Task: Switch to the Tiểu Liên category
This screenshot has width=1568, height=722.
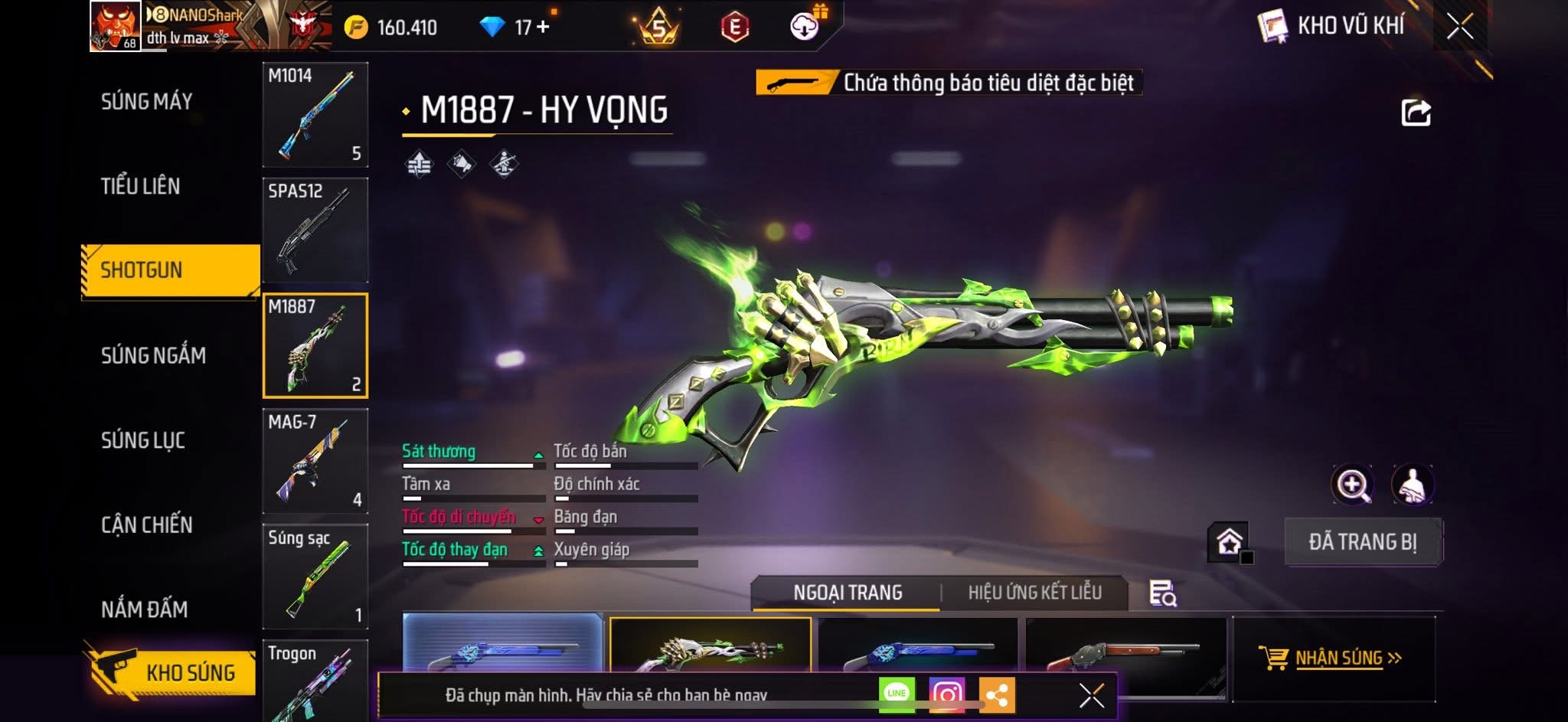Action: tap(141, 186)
